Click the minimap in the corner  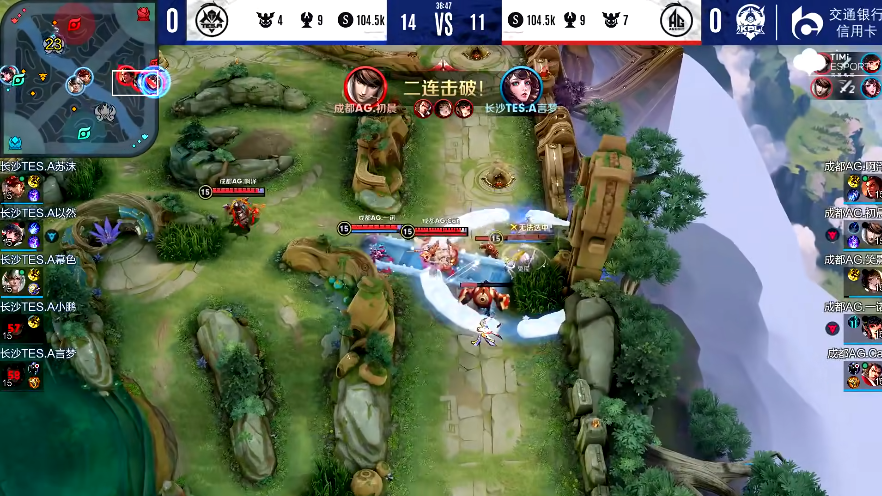point(79,78)
